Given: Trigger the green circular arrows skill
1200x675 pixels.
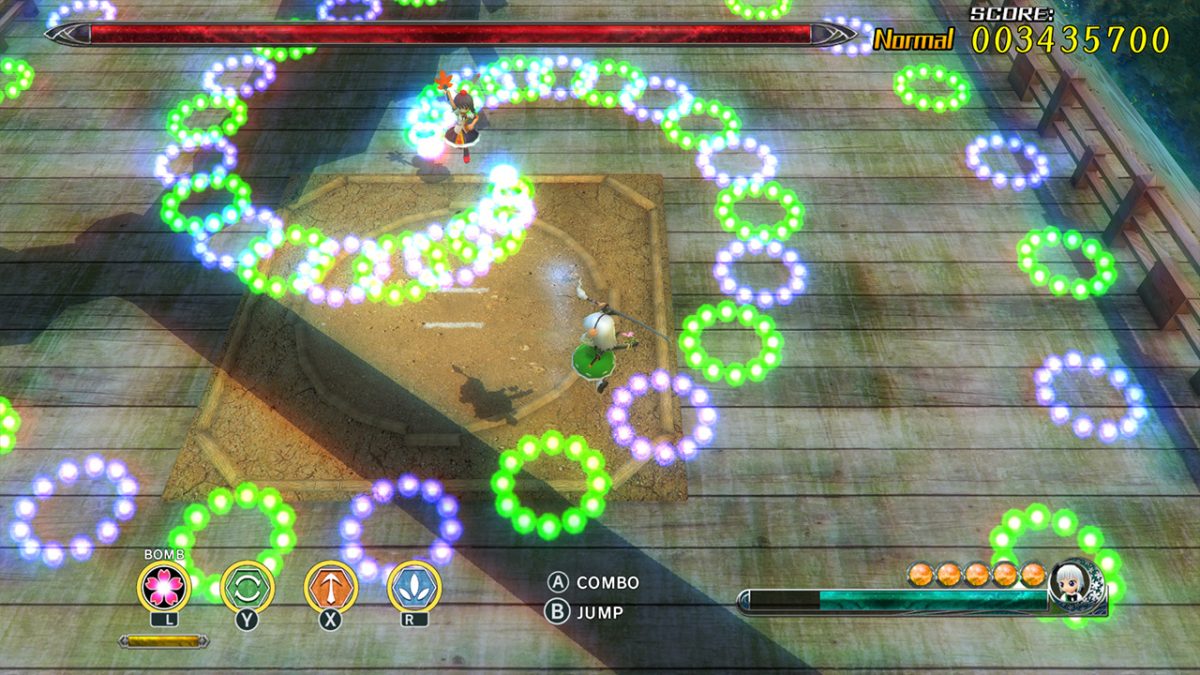Looking at the screenshot, I should tap(247, 587).
